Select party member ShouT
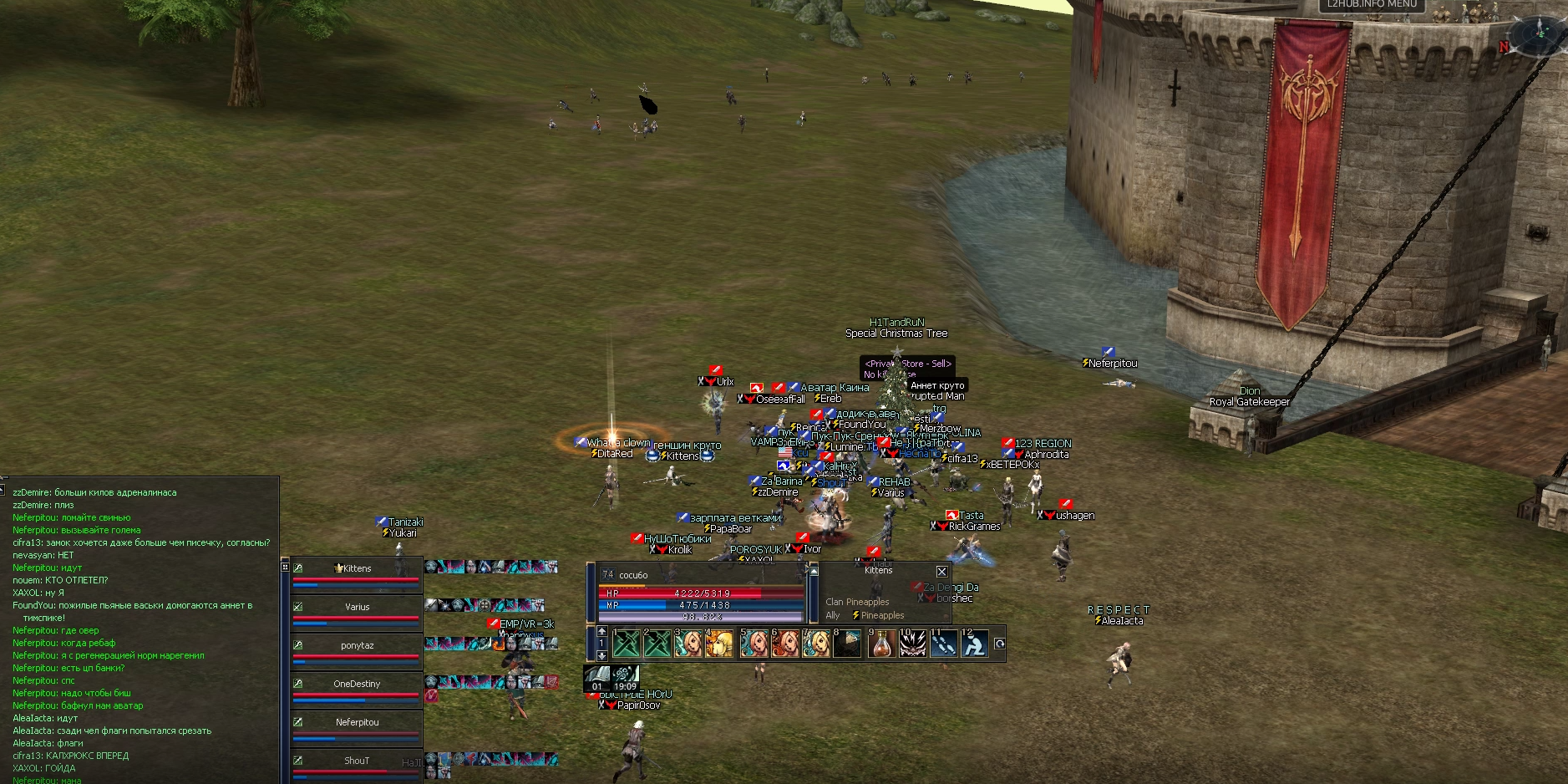This screenshot has width=1568, height=784. coord(357,761)
